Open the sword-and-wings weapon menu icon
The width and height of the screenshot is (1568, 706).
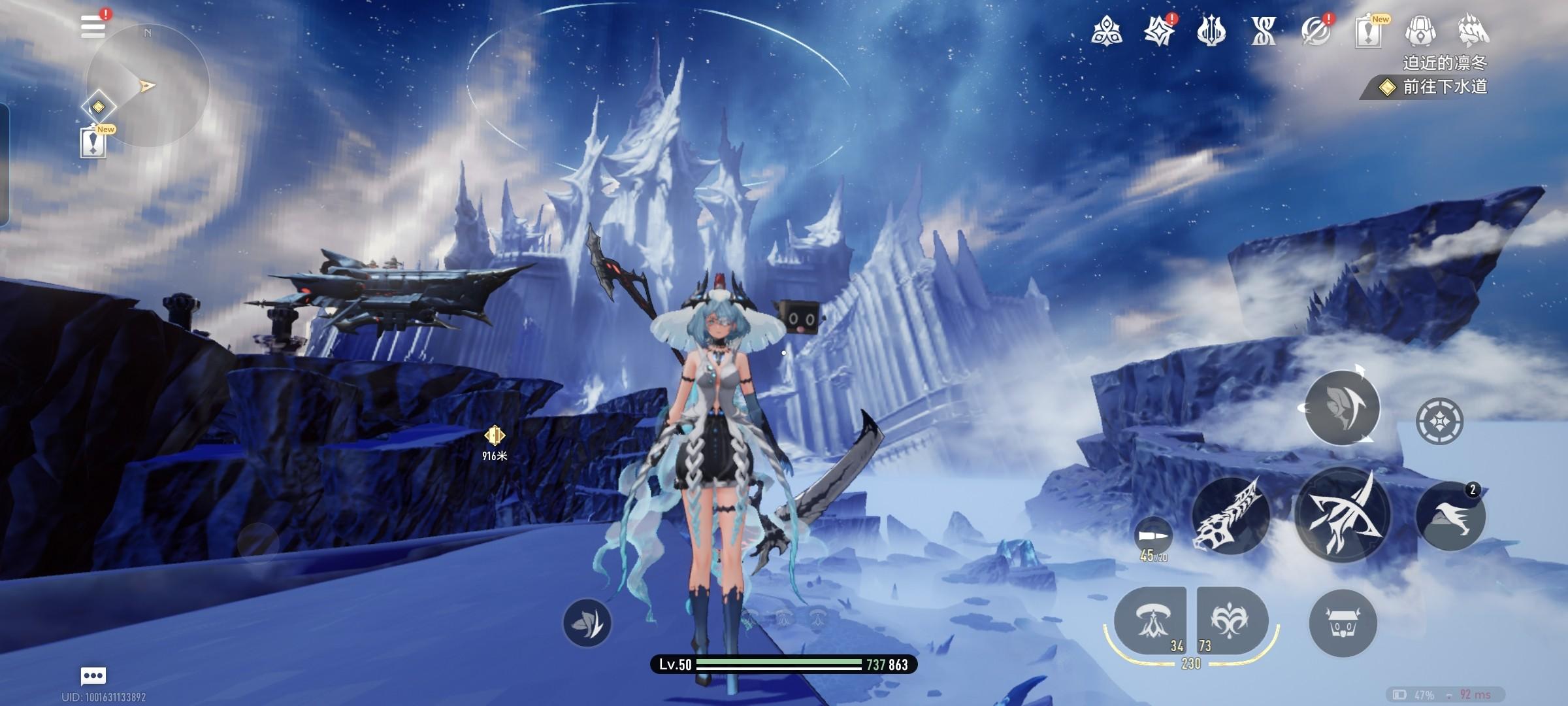[x=1211, y=31]
